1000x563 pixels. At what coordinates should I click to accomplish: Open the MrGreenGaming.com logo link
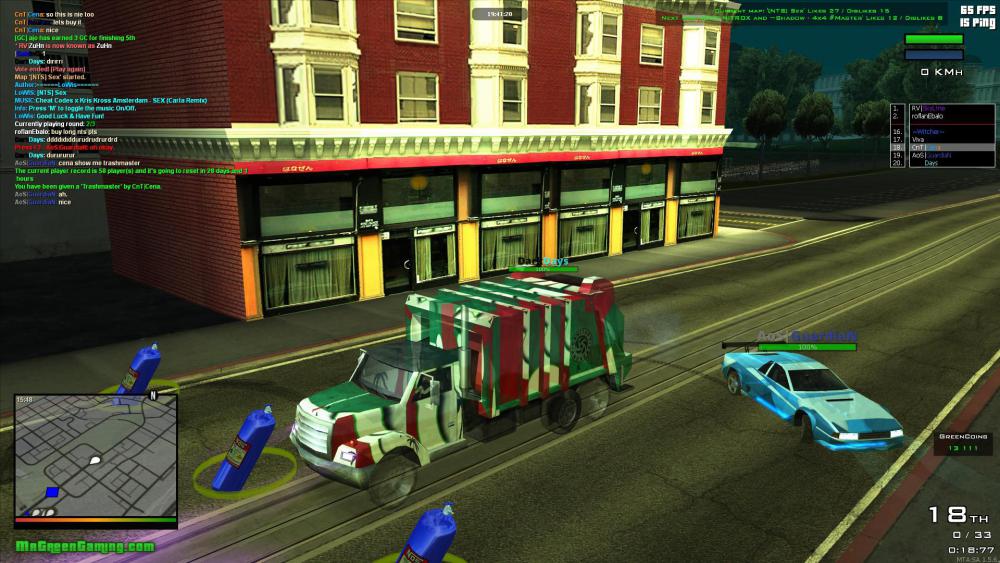tap(85, 546)
